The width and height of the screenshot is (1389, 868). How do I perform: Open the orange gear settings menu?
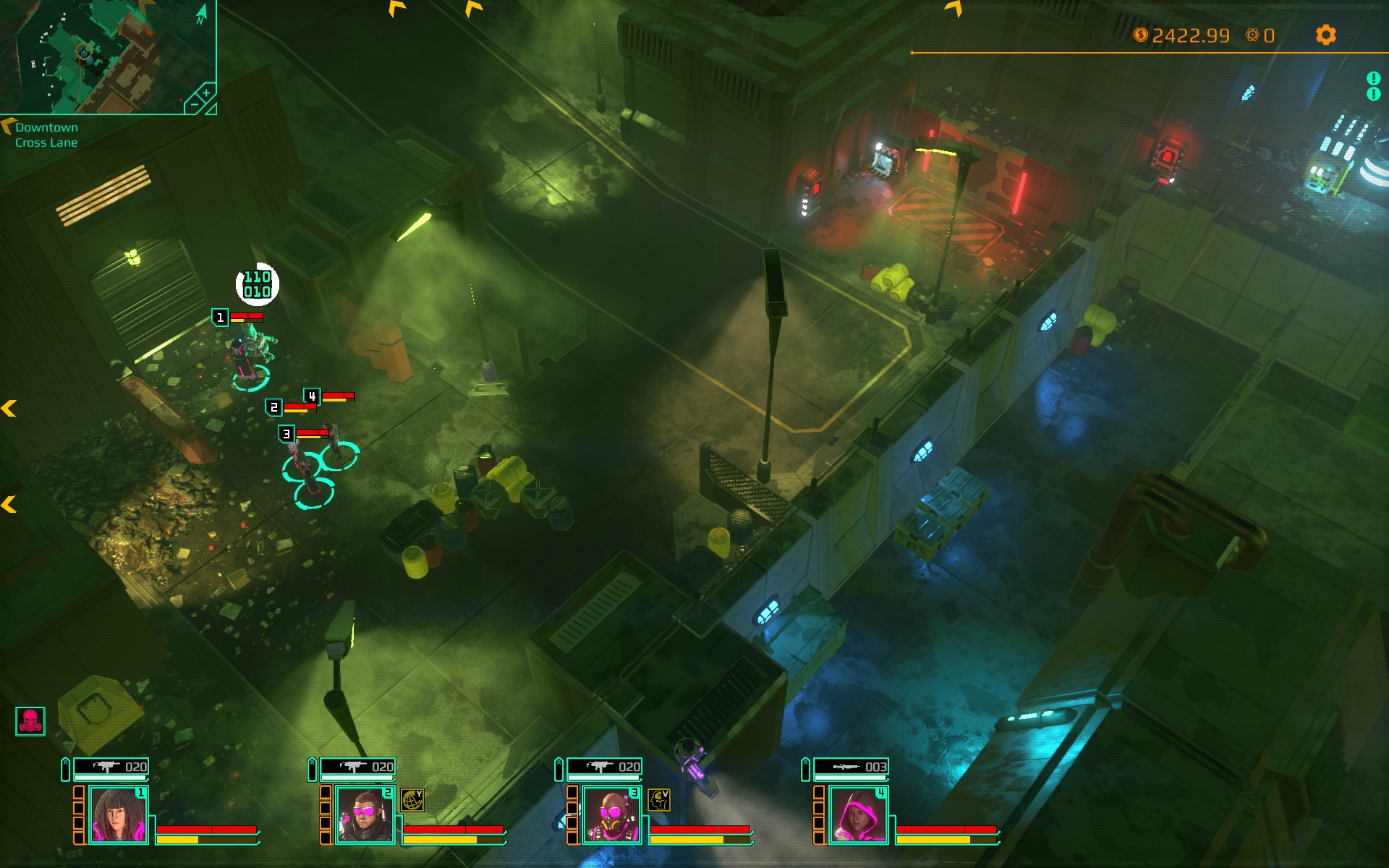pyautogui.click(x=1325, y=35)
